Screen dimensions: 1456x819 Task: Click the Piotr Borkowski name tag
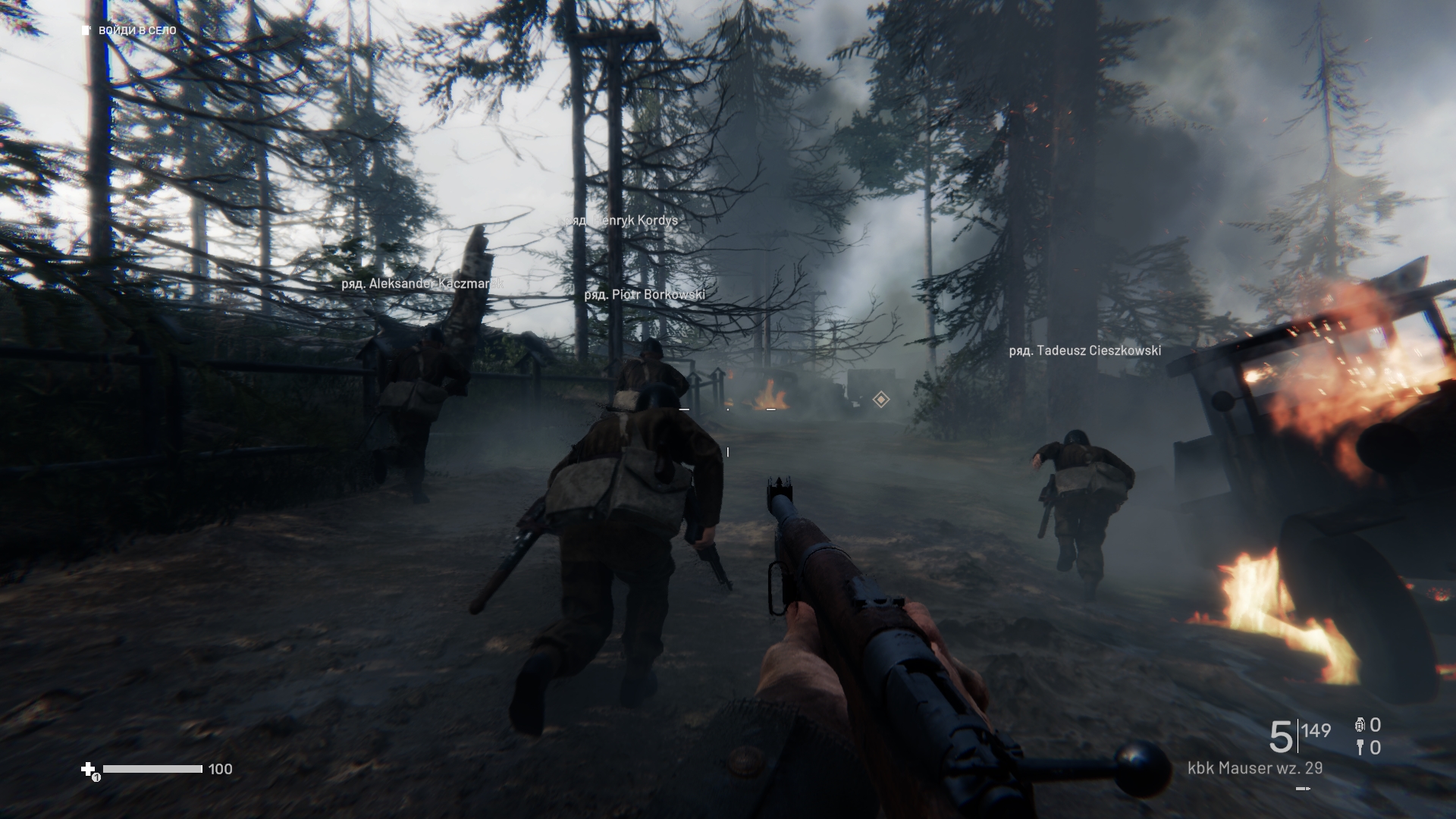coord(645,294)
